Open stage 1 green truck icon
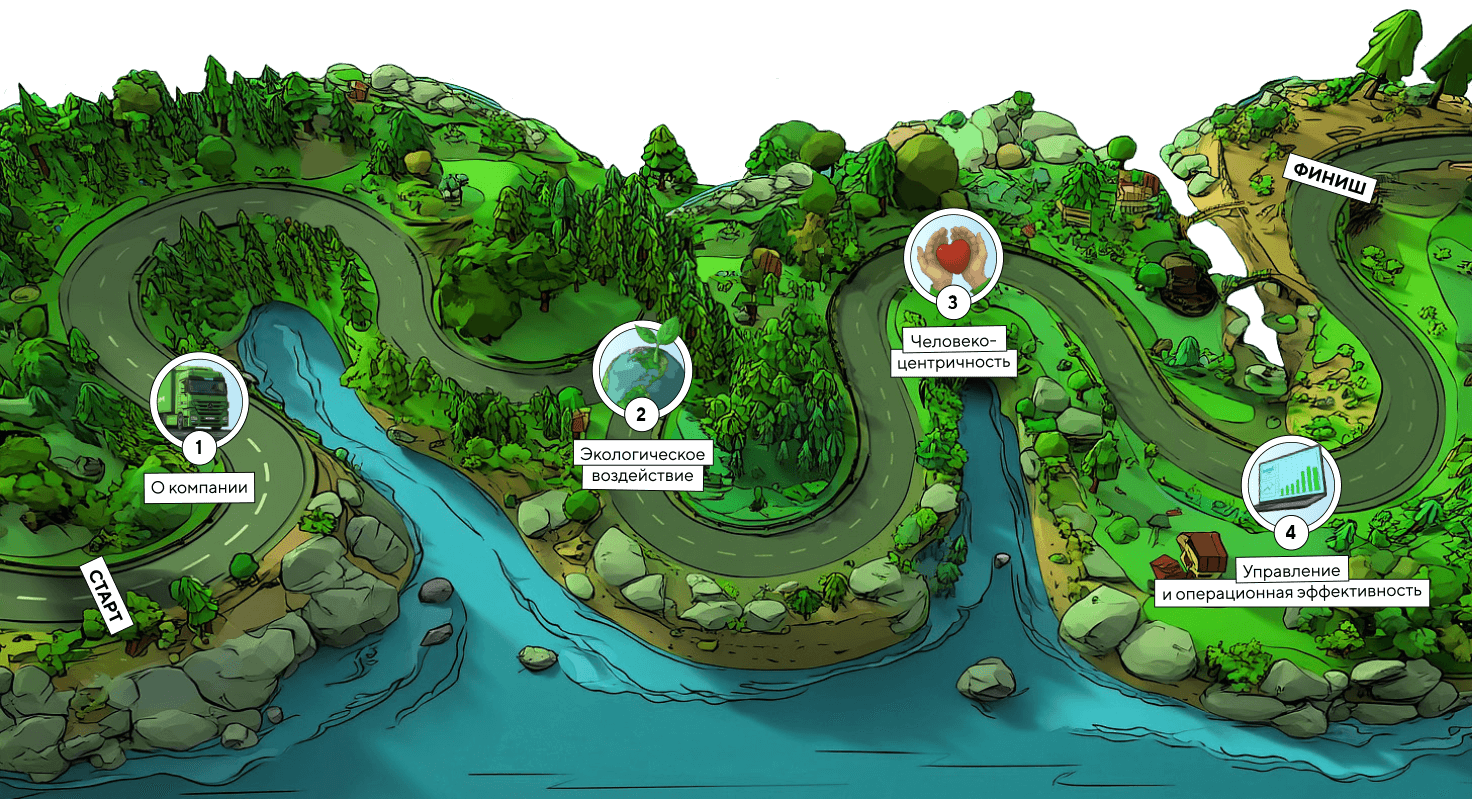Image resolution: width=1472 pixels, height=799 pixels. click(x=199, y=396)
